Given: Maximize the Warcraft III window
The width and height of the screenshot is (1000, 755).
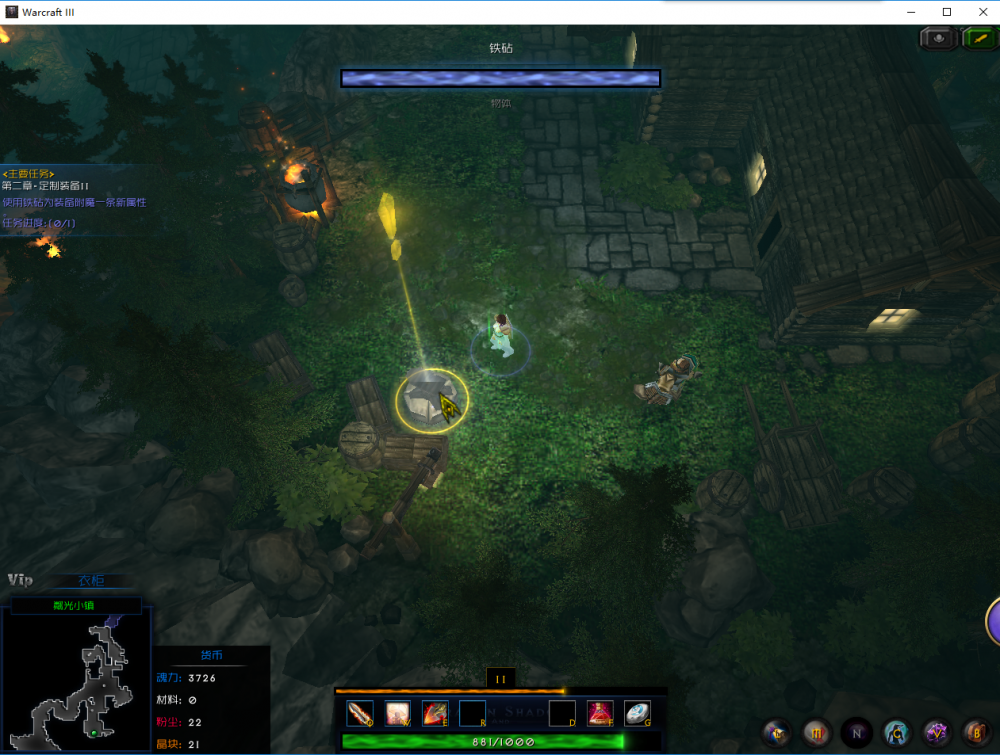Looking at the screenshot, I should click(947, 11).
